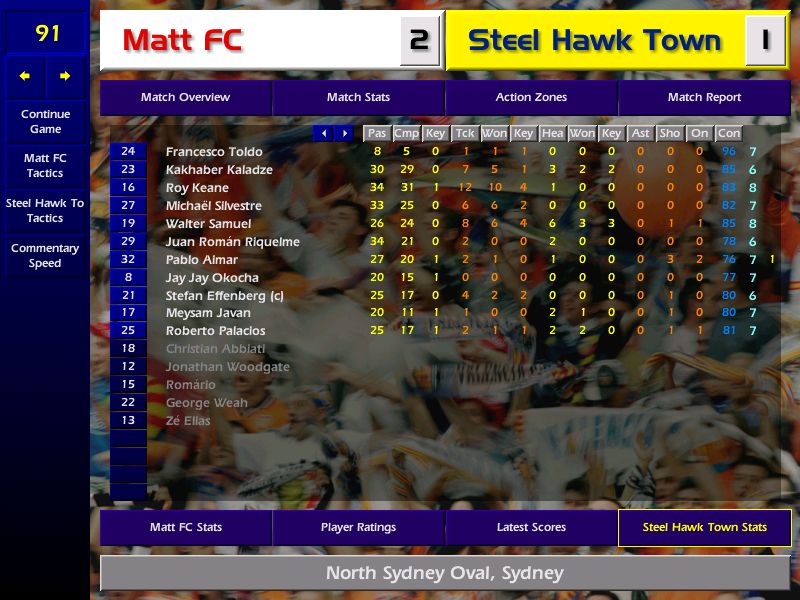Open Matt FC Tactics

point(45,166)
